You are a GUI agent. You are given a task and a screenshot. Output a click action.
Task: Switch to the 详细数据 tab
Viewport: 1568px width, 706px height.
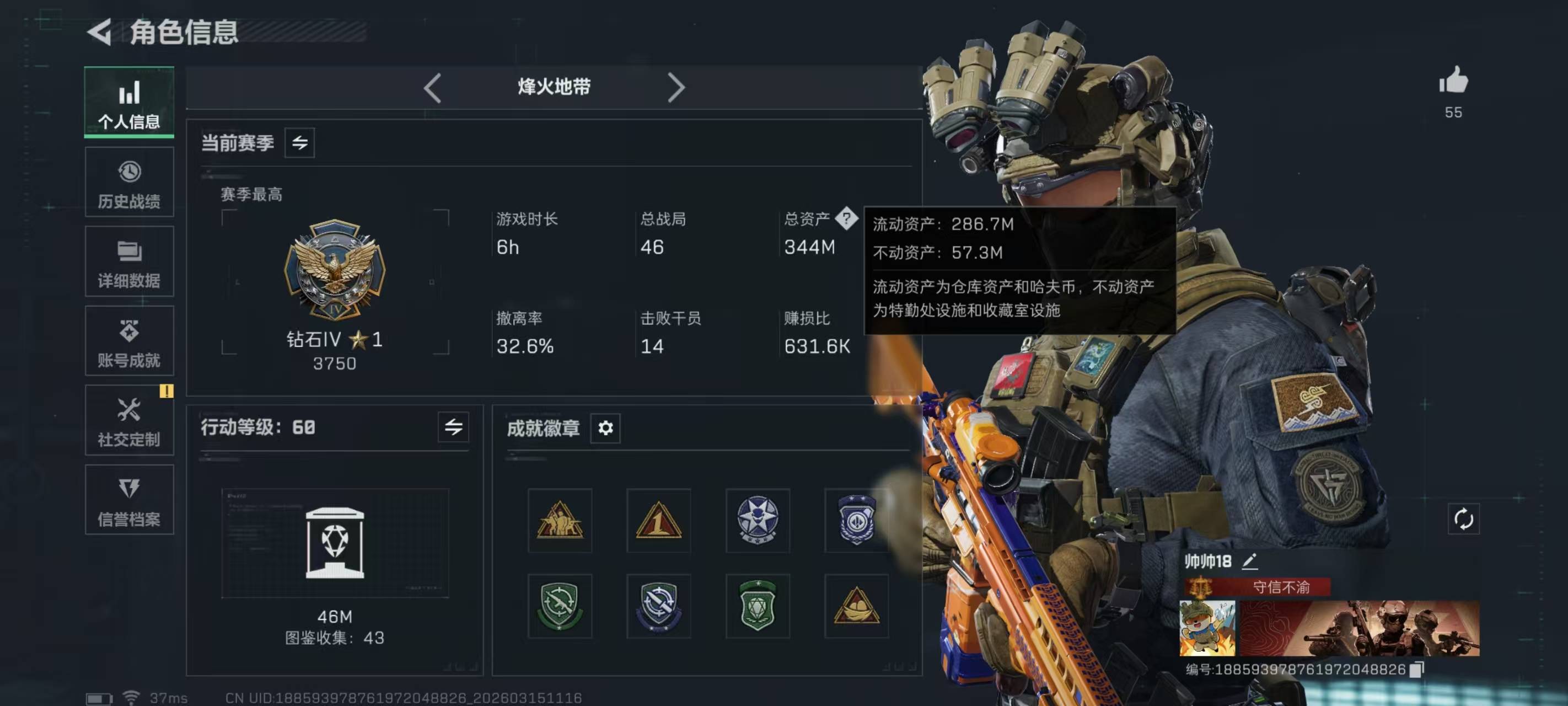(129, 262)
